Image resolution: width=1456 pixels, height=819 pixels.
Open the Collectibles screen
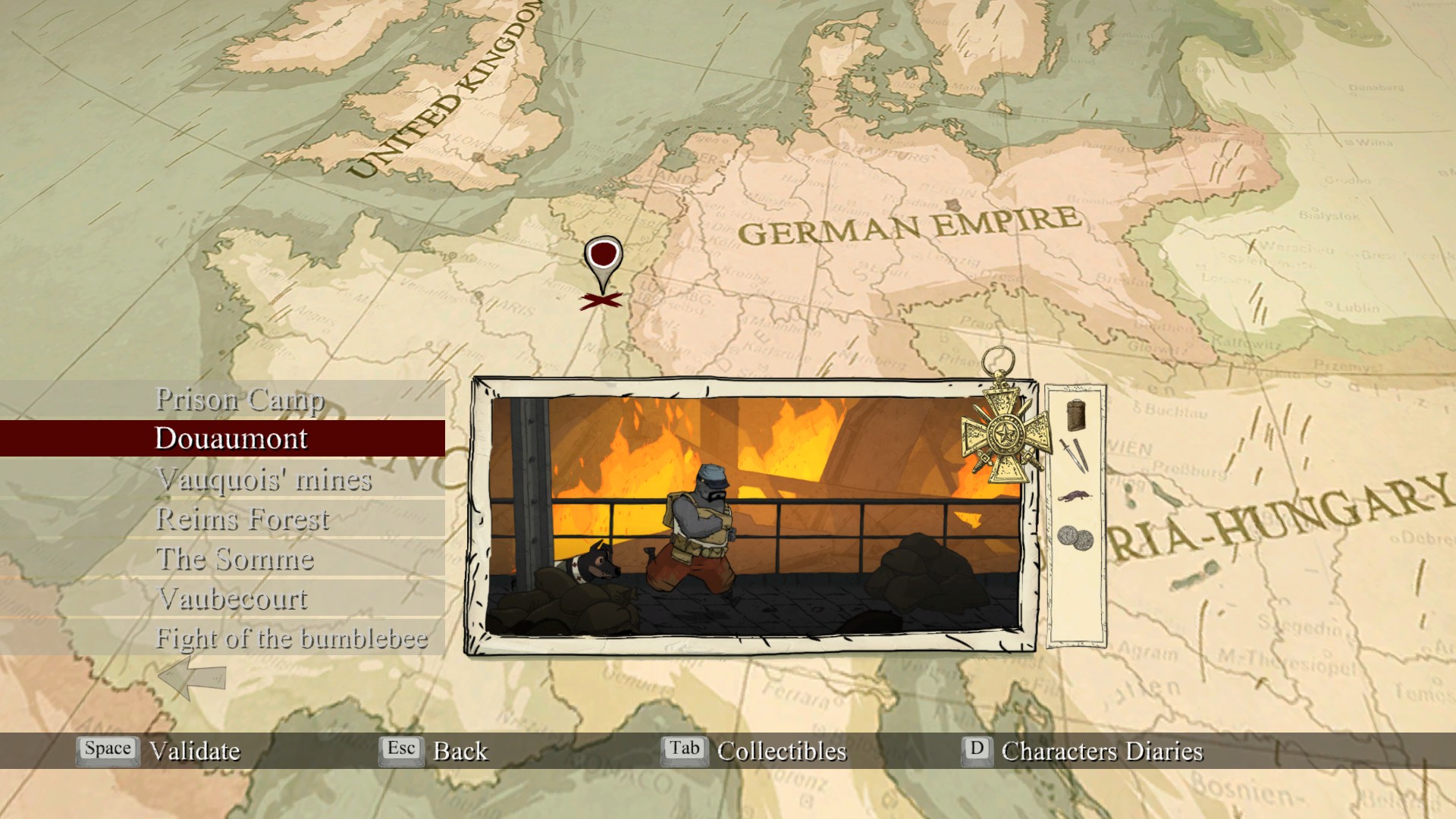(781, 751)
